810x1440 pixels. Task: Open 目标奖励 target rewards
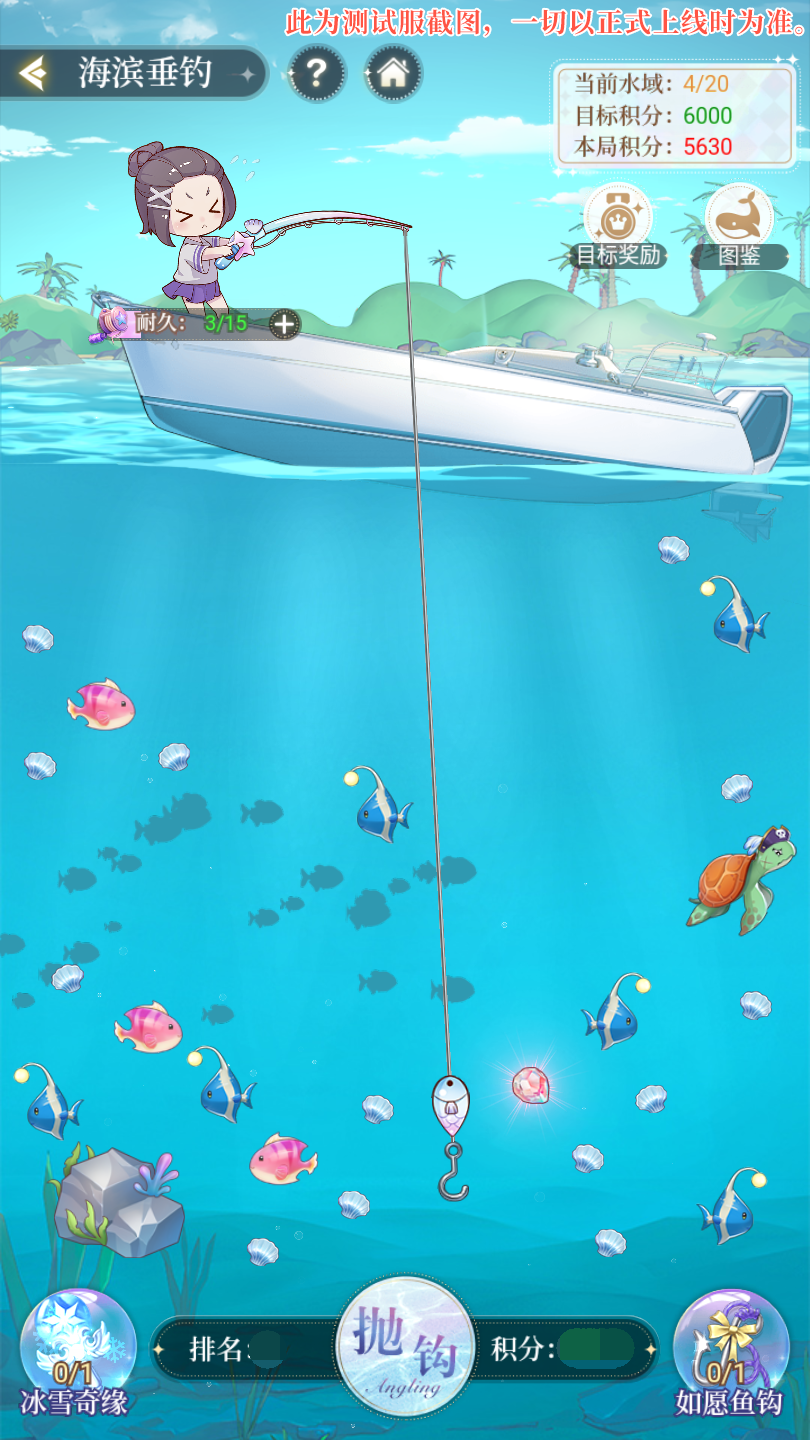tap(618, 222)
